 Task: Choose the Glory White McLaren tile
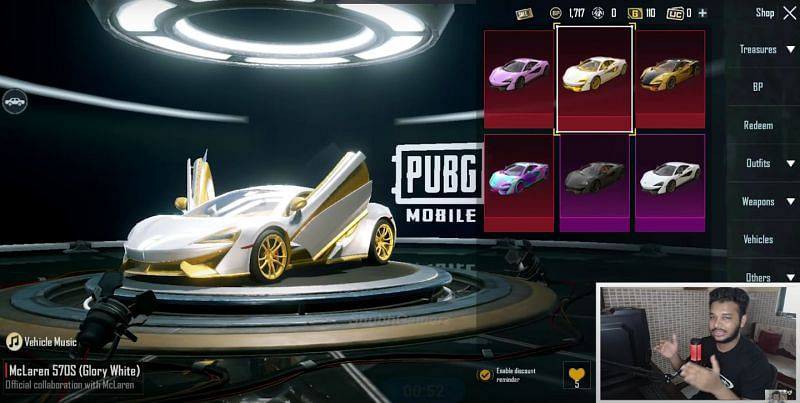(595, 78)
